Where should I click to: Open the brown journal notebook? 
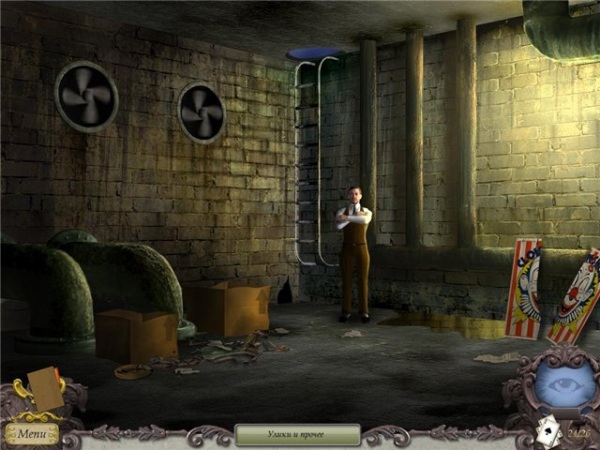pyautogui.click(x=46, y=389)
